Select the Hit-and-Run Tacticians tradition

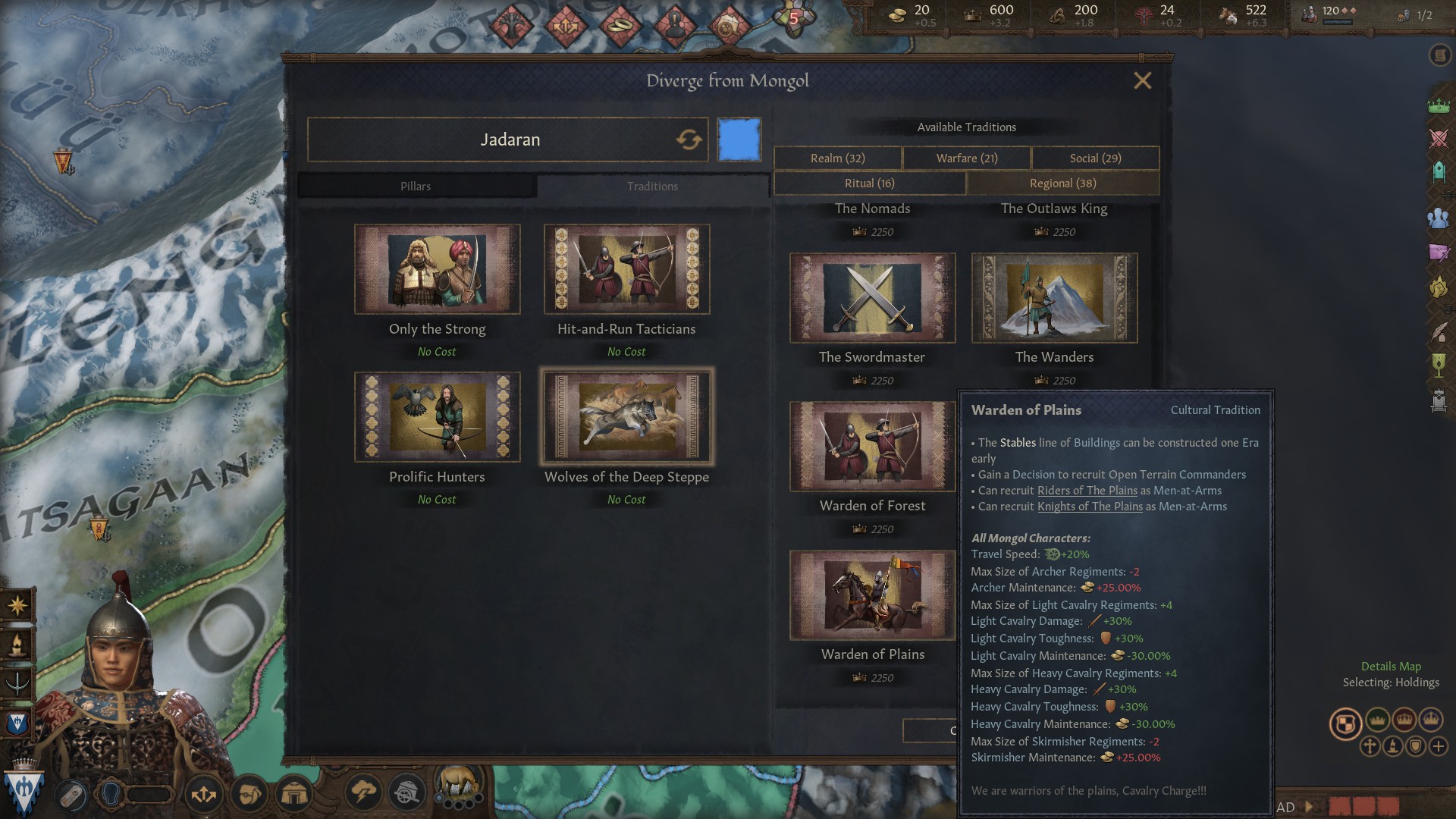point(626,269)
